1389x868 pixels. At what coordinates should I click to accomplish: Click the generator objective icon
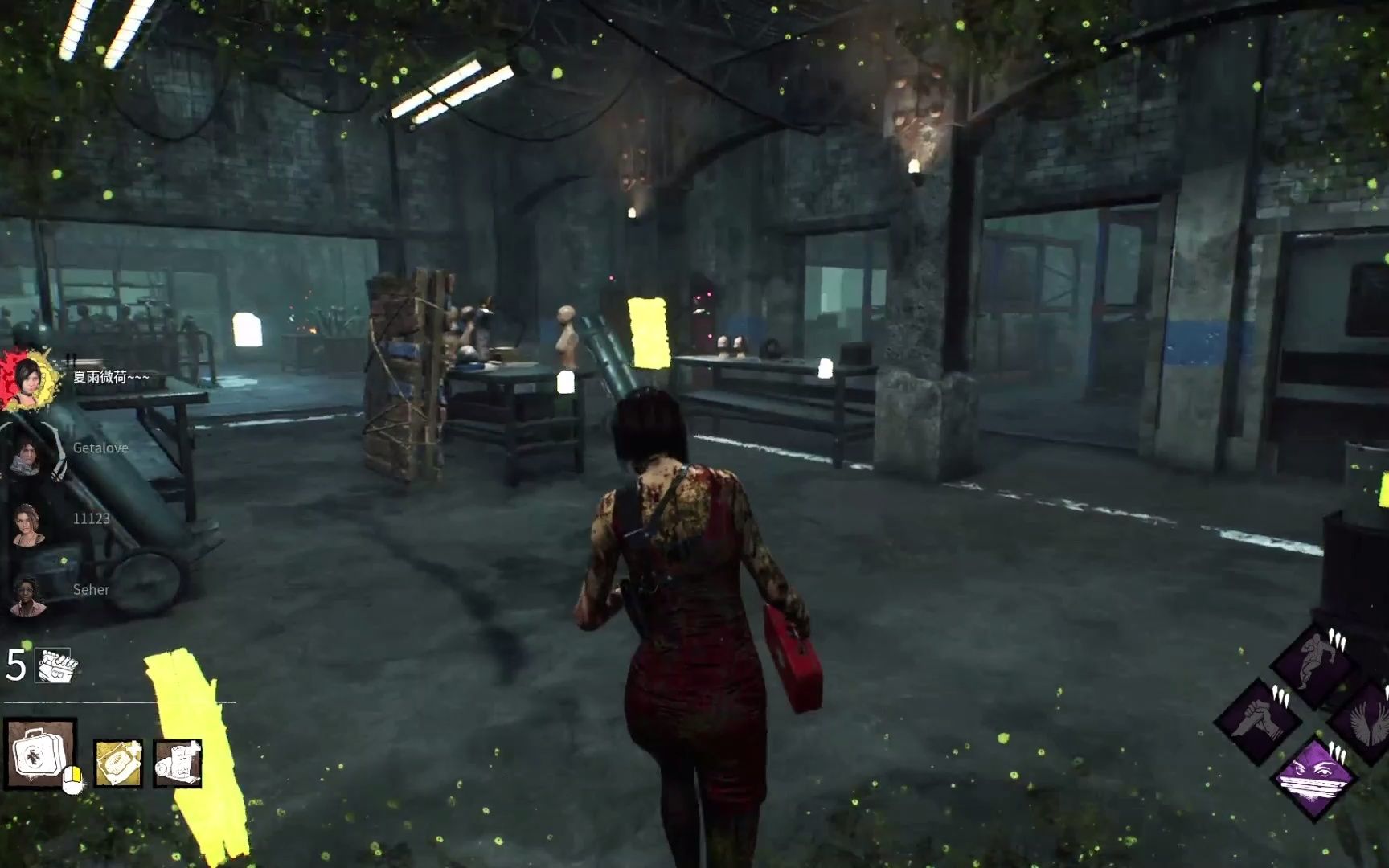[x=55, y=665]
